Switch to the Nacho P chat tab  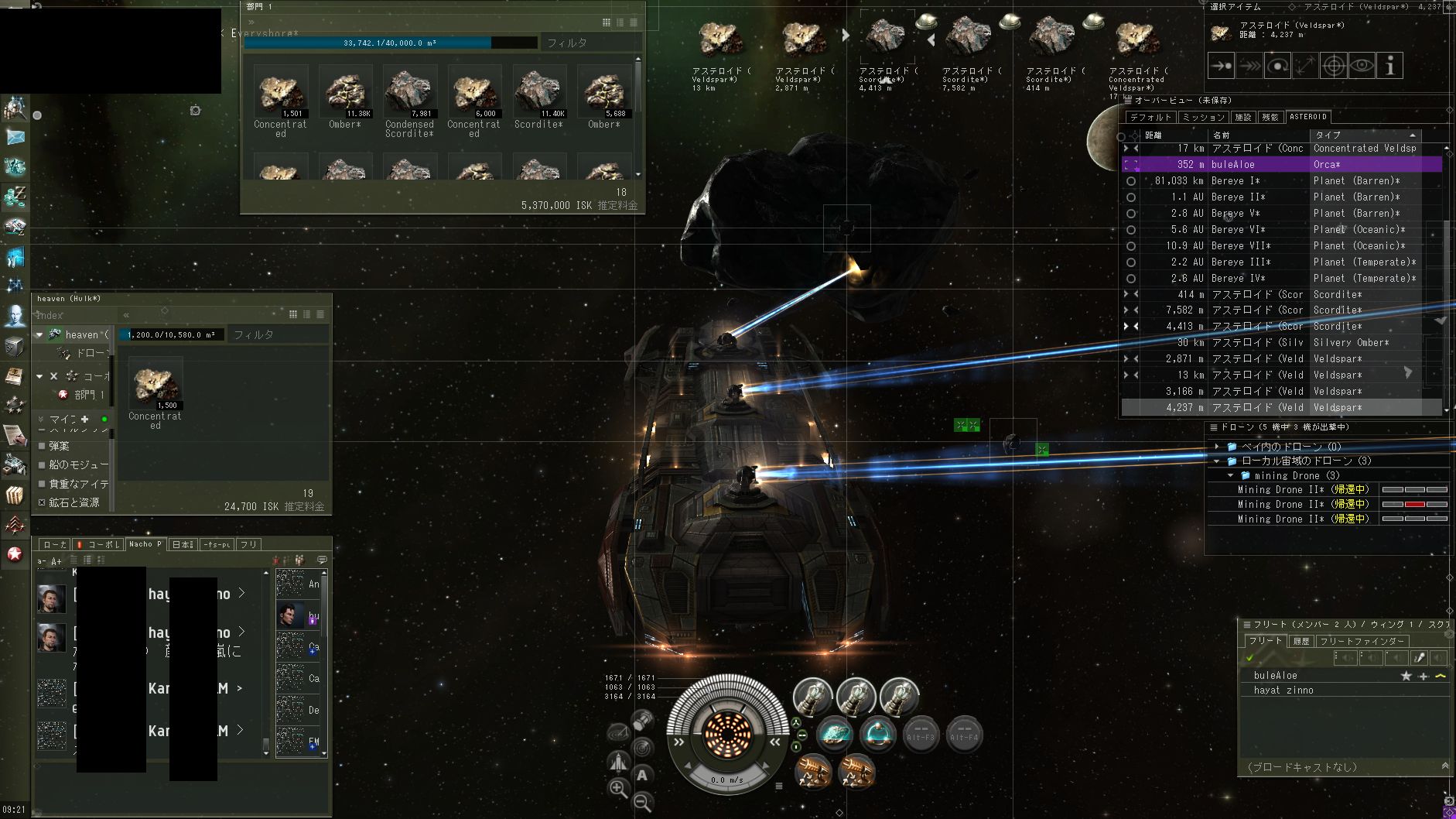point(145,544)
